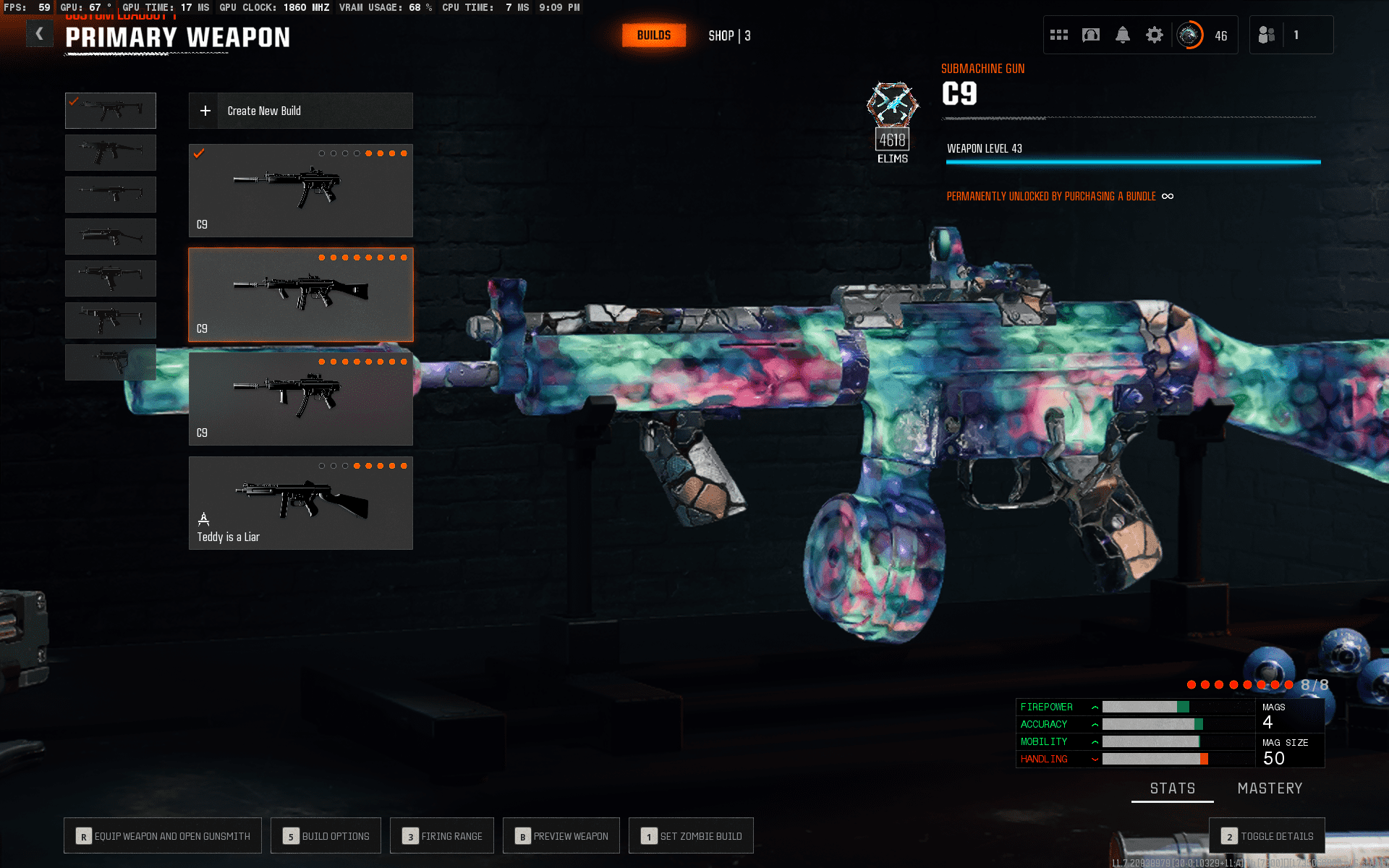Open the player level 46 emblem
1389x868 pixels.
1189,35
